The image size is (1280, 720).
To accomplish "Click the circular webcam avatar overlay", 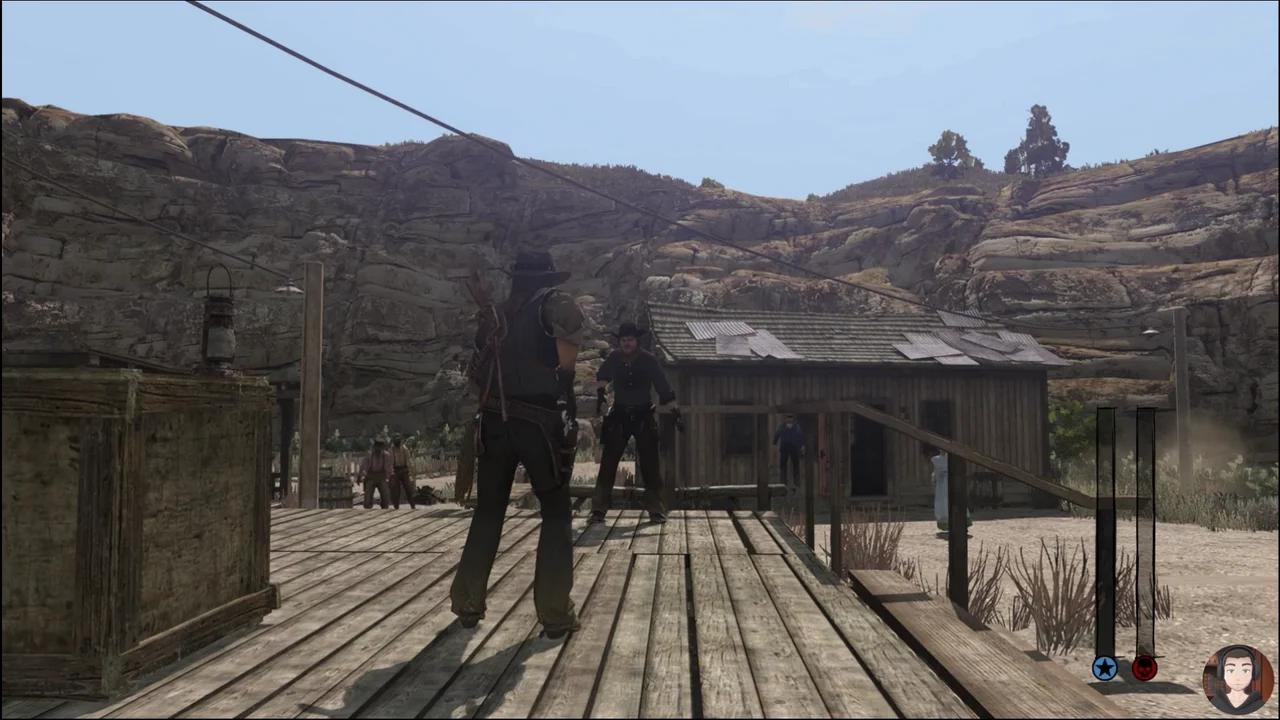I will 1237,676.
